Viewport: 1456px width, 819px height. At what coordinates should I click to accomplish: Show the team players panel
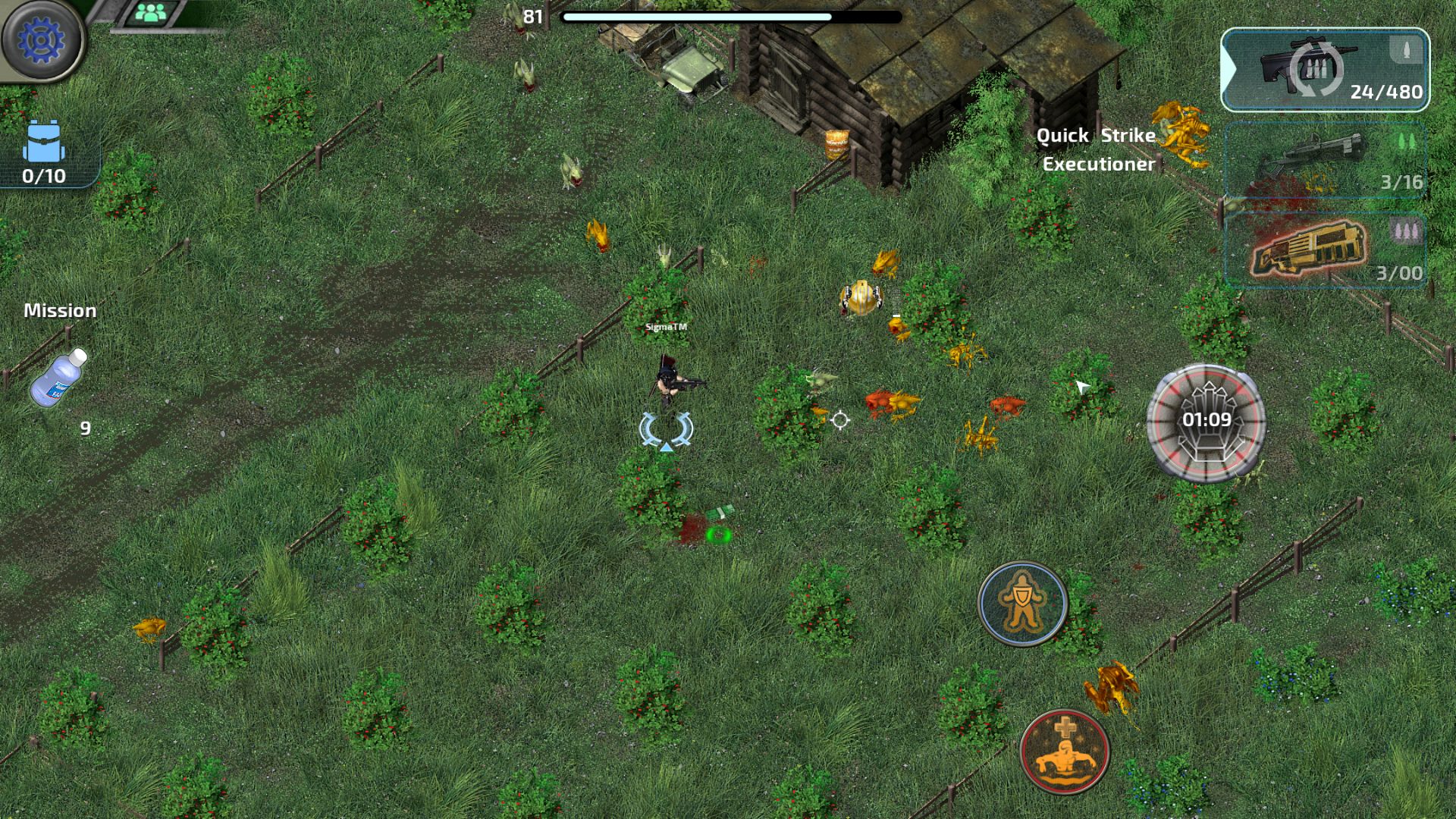click(x=152, y=13)
